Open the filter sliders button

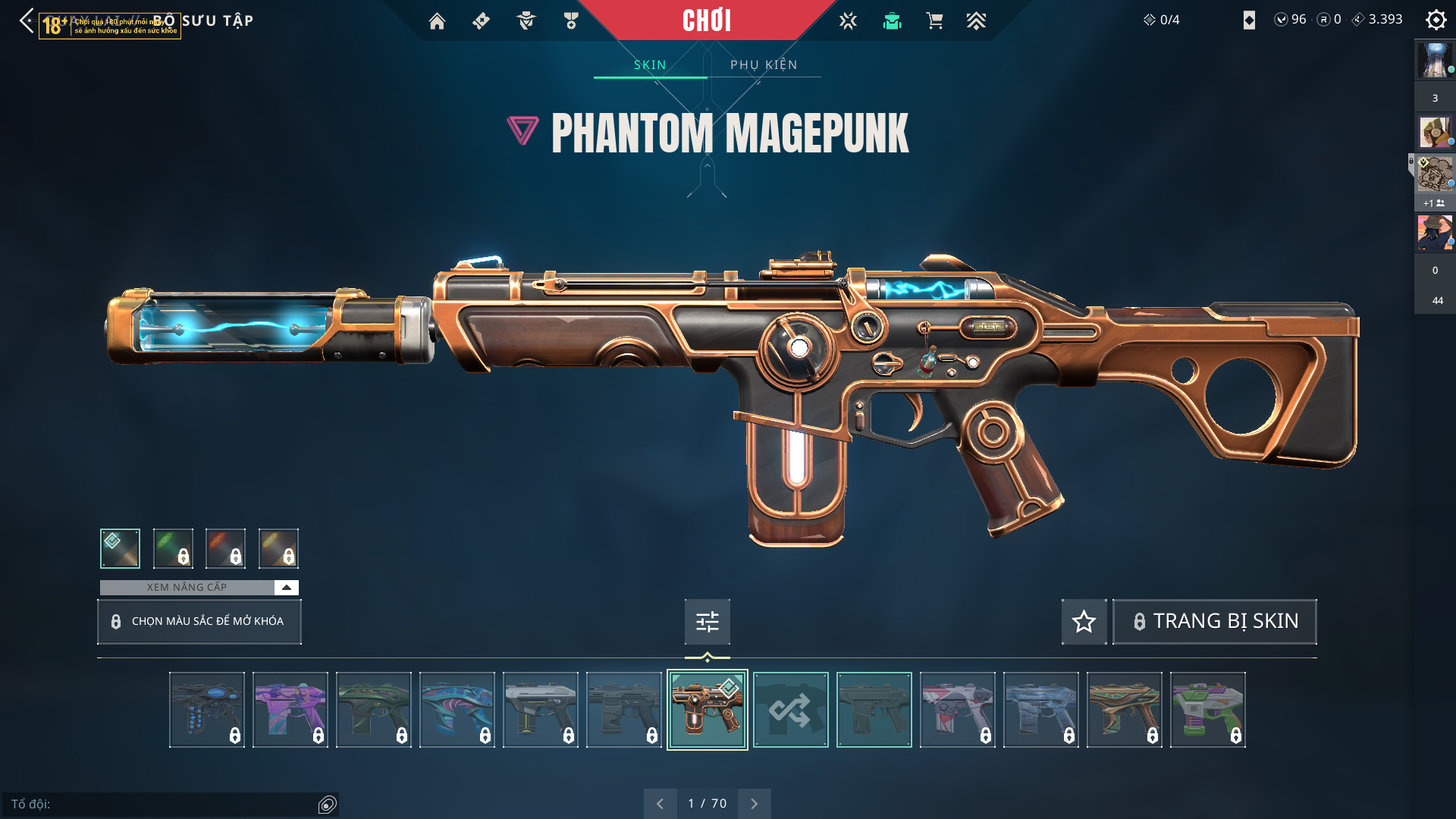707,622
